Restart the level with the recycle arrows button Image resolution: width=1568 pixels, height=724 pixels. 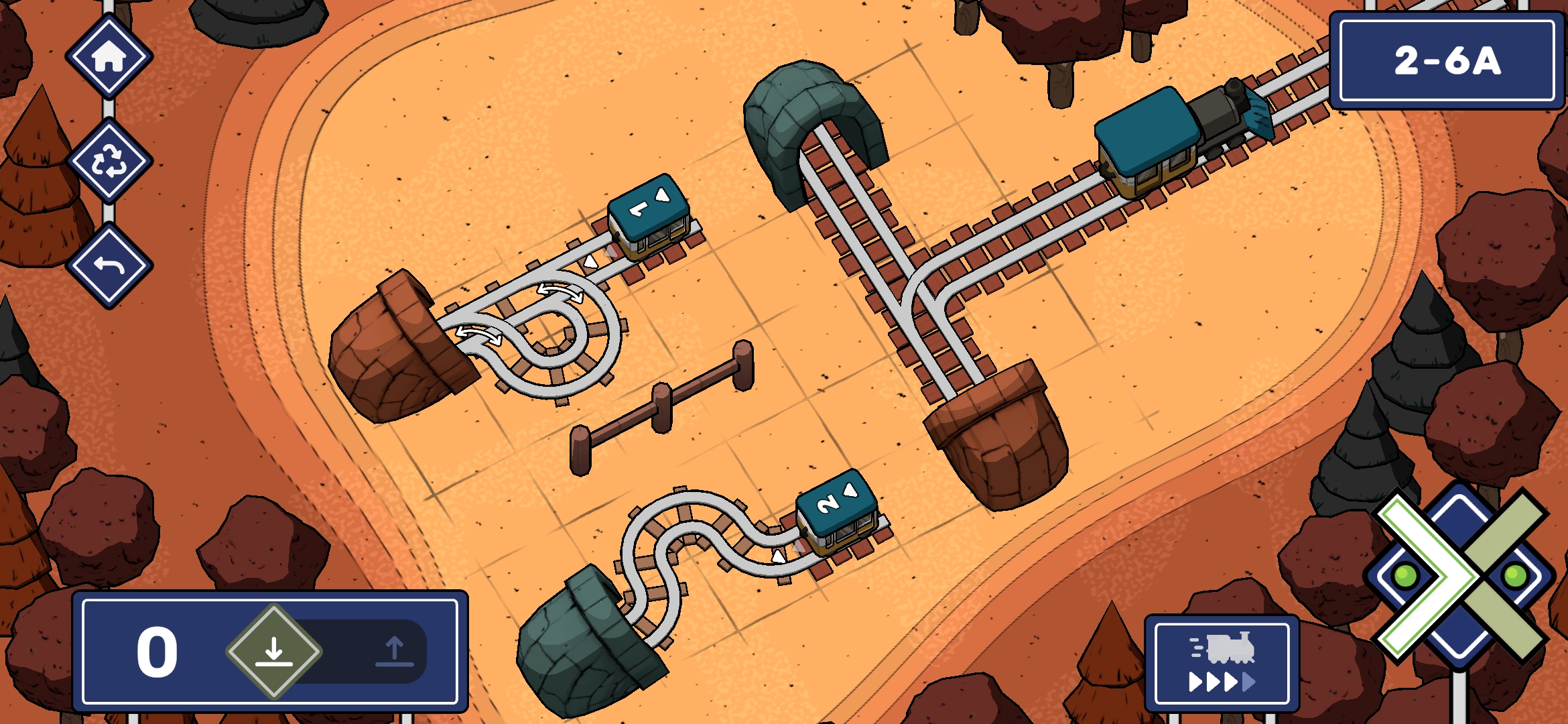tap(109, 161)
